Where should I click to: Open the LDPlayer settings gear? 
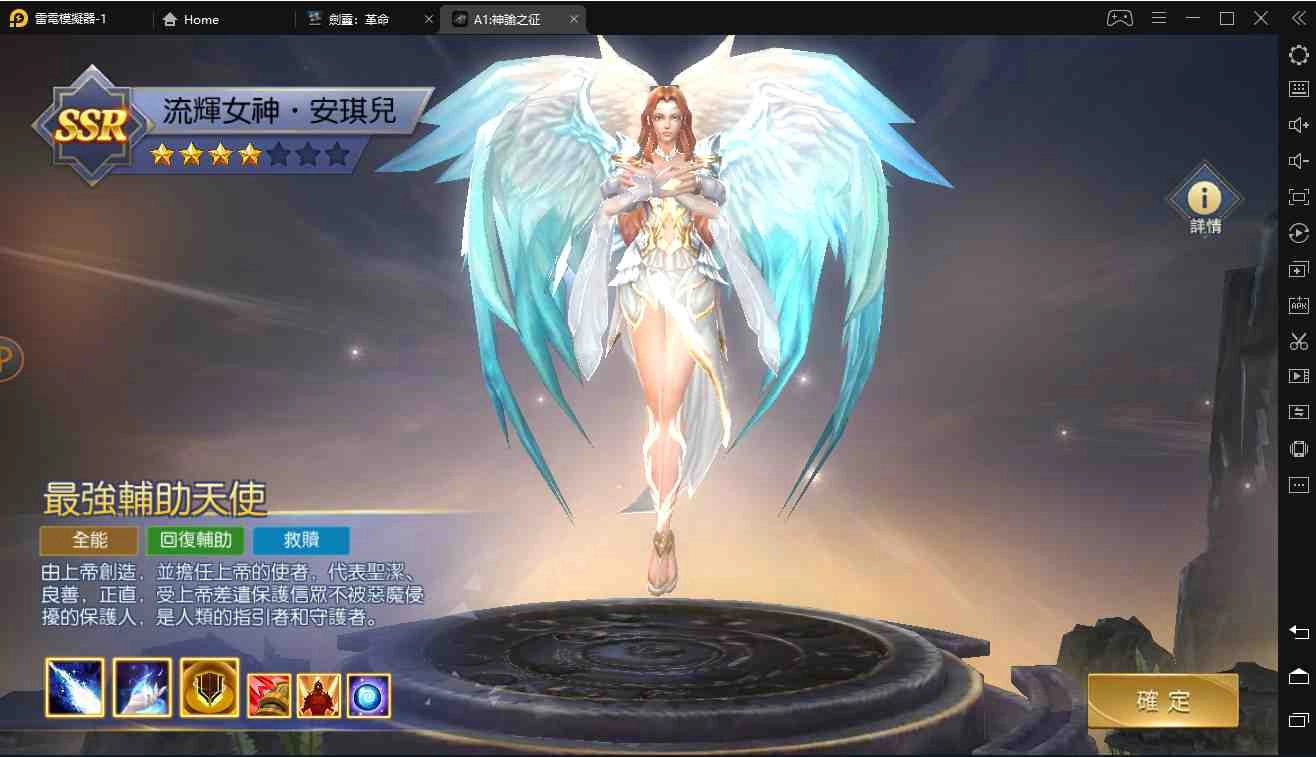point(1297,55)
